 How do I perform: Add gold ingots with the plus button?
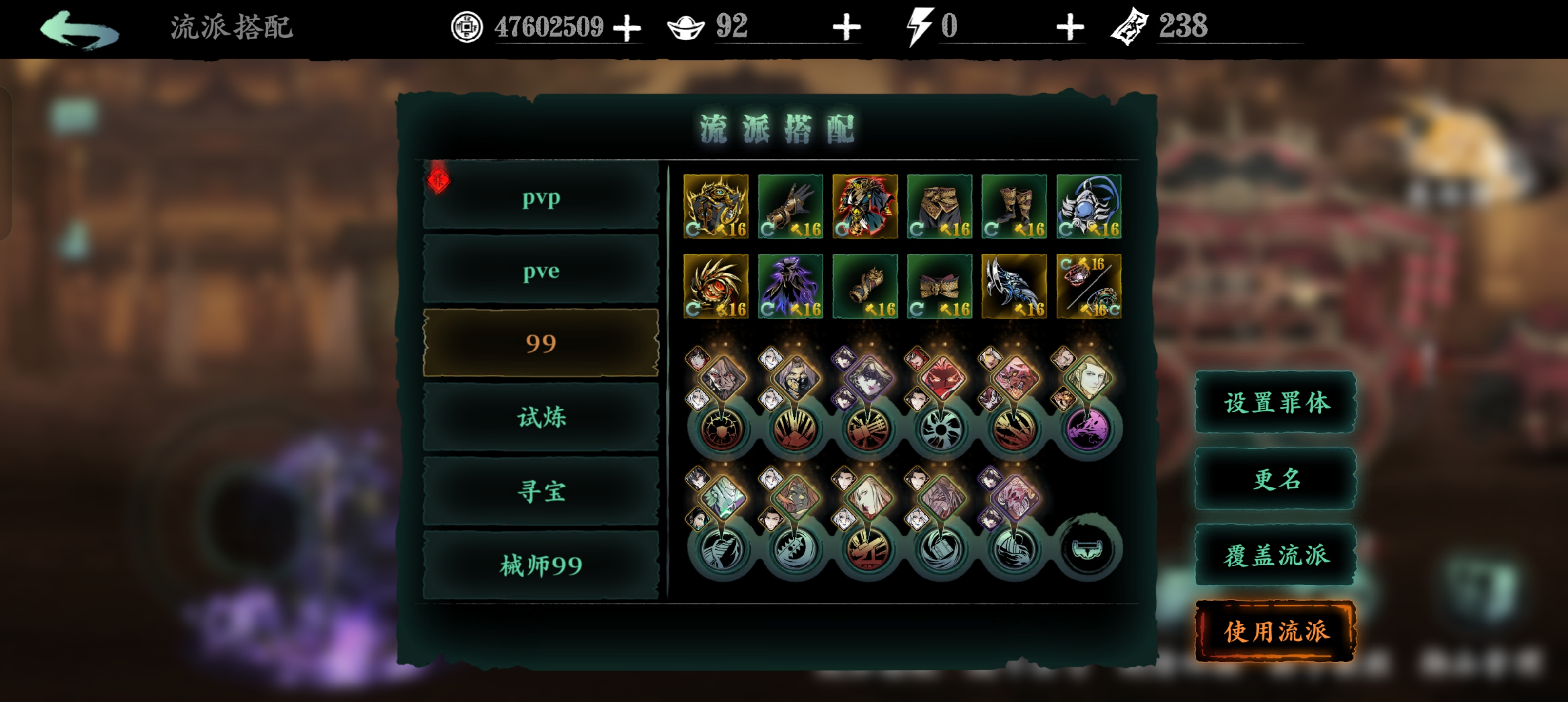pyautogui.click(x=846, y=28)
